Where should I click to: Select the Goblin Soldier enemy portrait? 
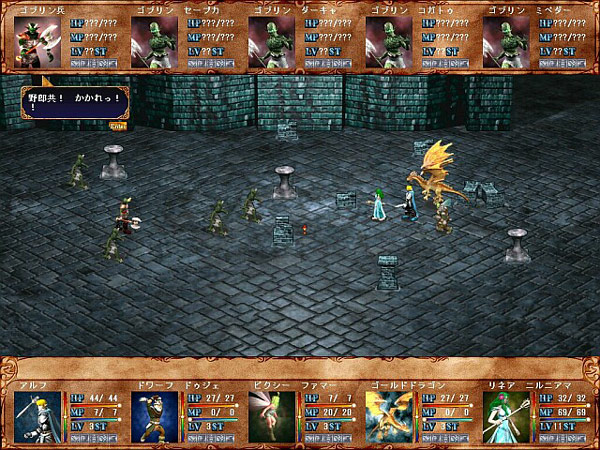38,42
